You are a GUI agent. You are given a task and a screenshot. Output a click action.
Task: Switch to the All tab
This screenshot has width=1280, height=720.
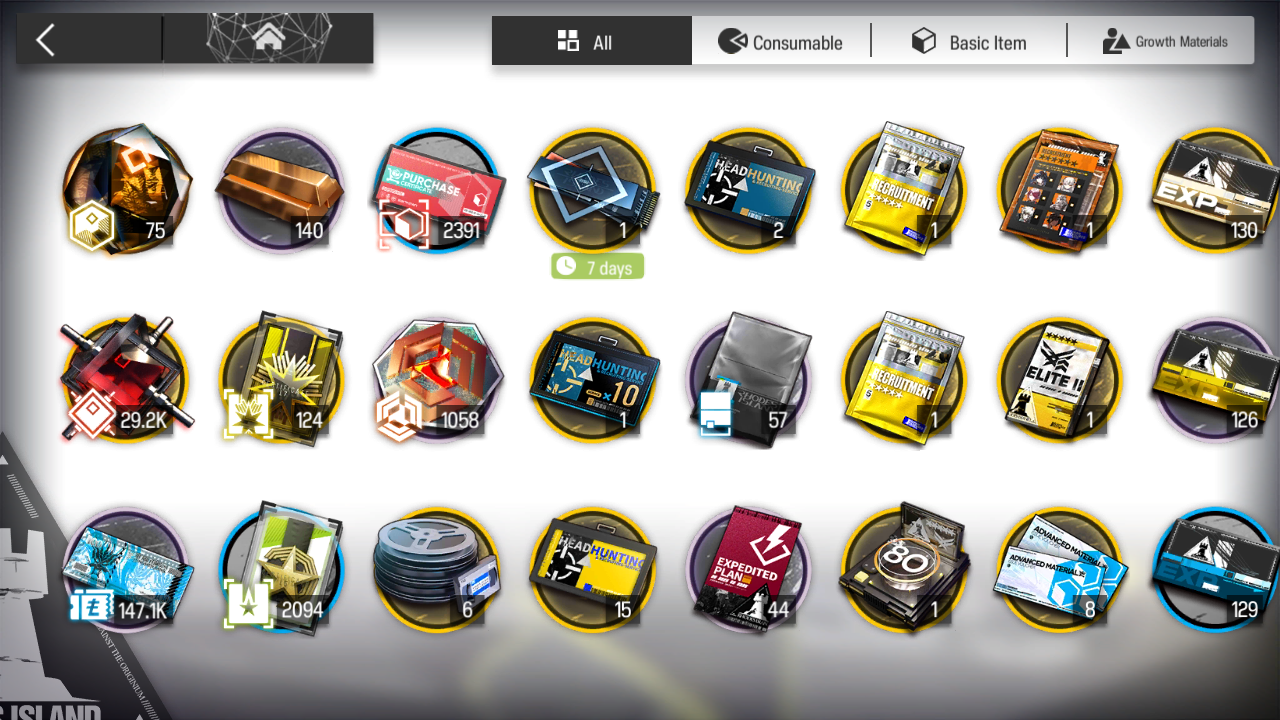pos(591,42)
